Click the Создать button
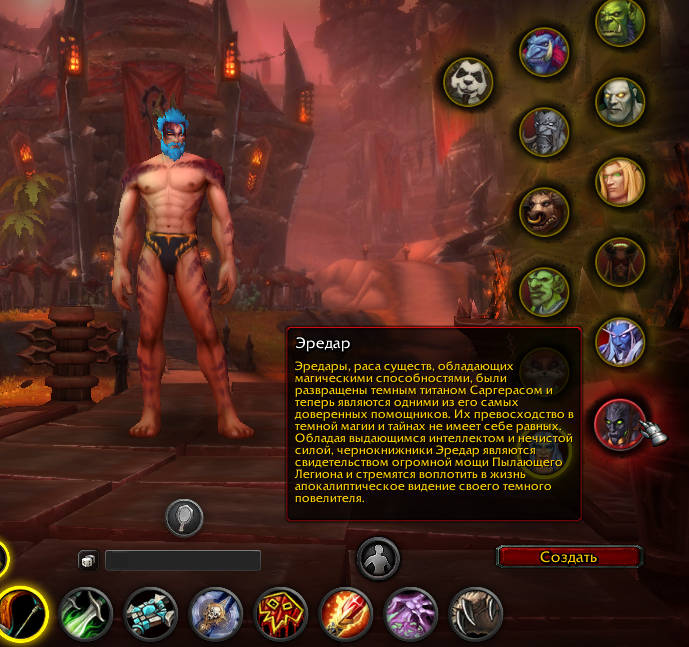689x647 pixels. [568, 557]
